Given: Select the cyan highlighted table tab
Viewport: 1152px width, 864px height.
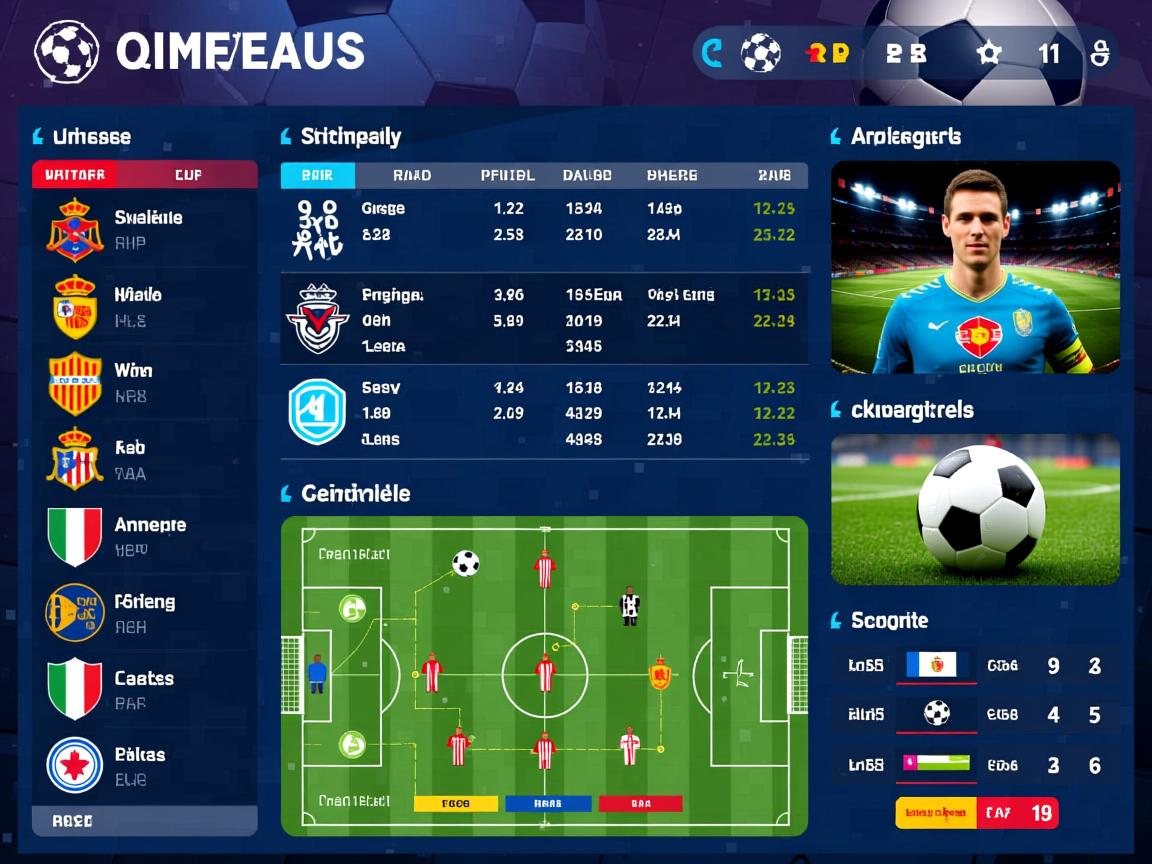Looking at the screenshot, I should (317, 175).
